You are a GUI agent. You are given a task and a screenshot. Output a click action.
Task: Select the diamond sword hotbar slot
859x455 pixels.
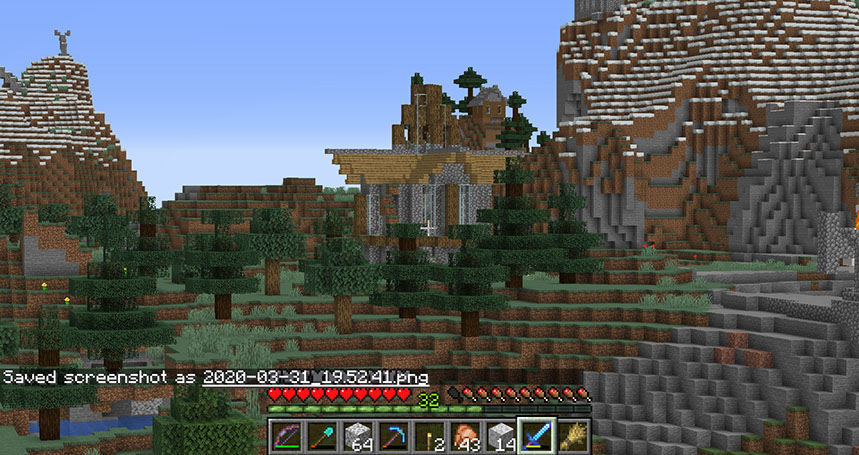pos(538,436)
